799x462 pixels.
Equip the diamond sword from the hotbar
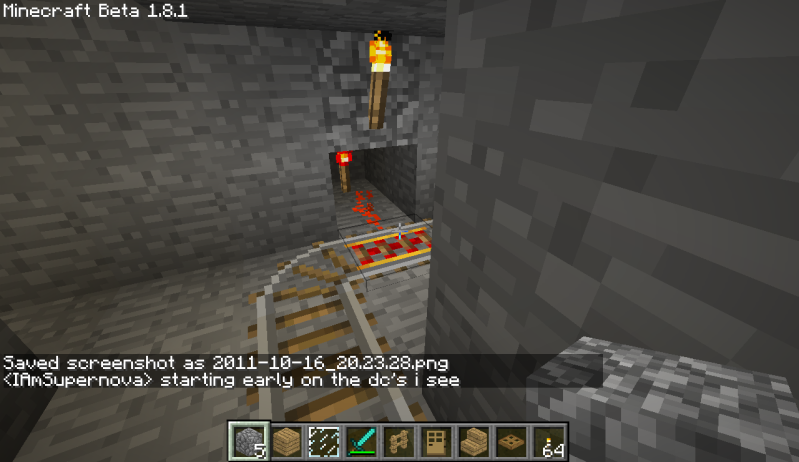[361, 441]
